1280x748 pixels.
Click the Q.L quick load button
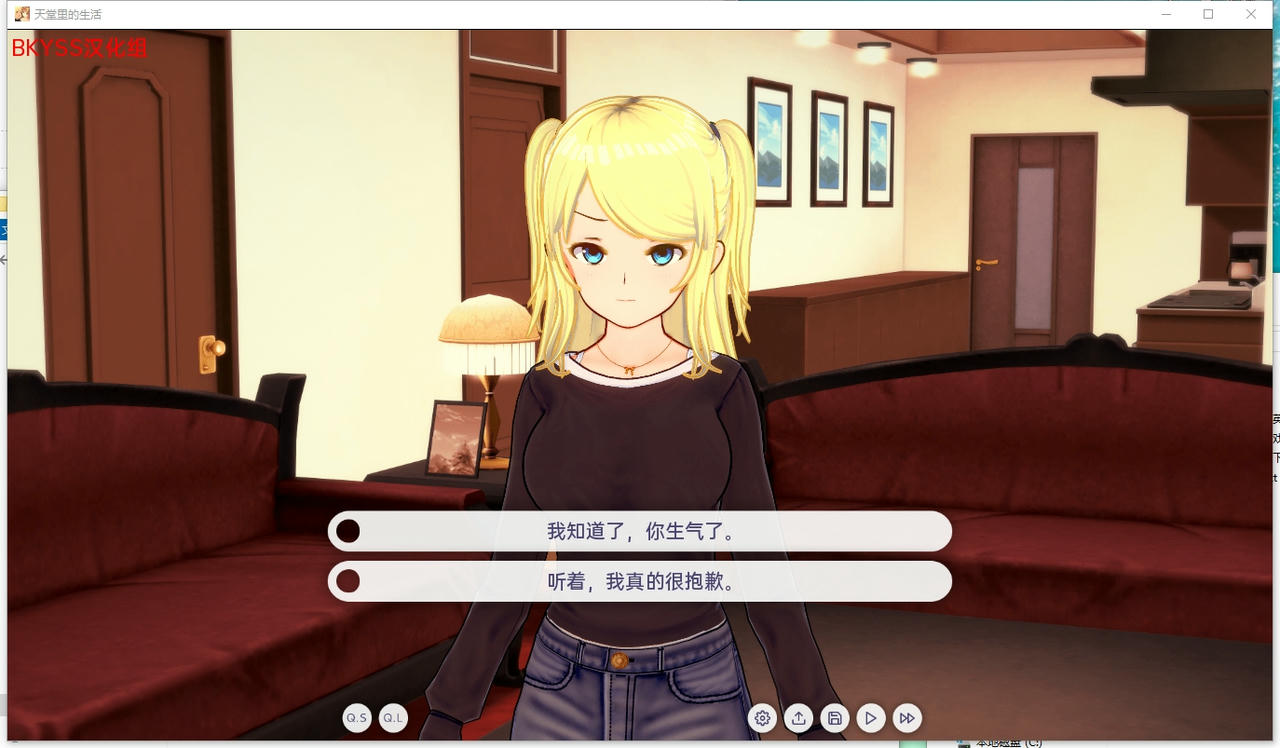click(x=393, y=718)
